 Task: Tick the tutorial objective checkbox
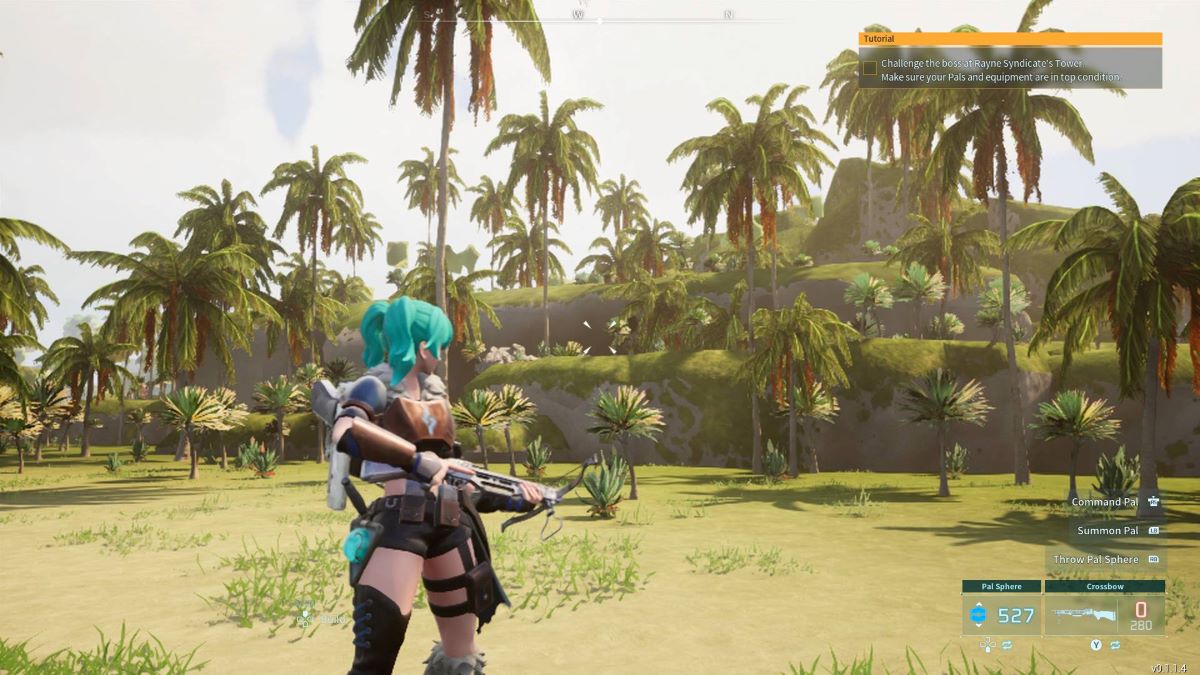870,68
